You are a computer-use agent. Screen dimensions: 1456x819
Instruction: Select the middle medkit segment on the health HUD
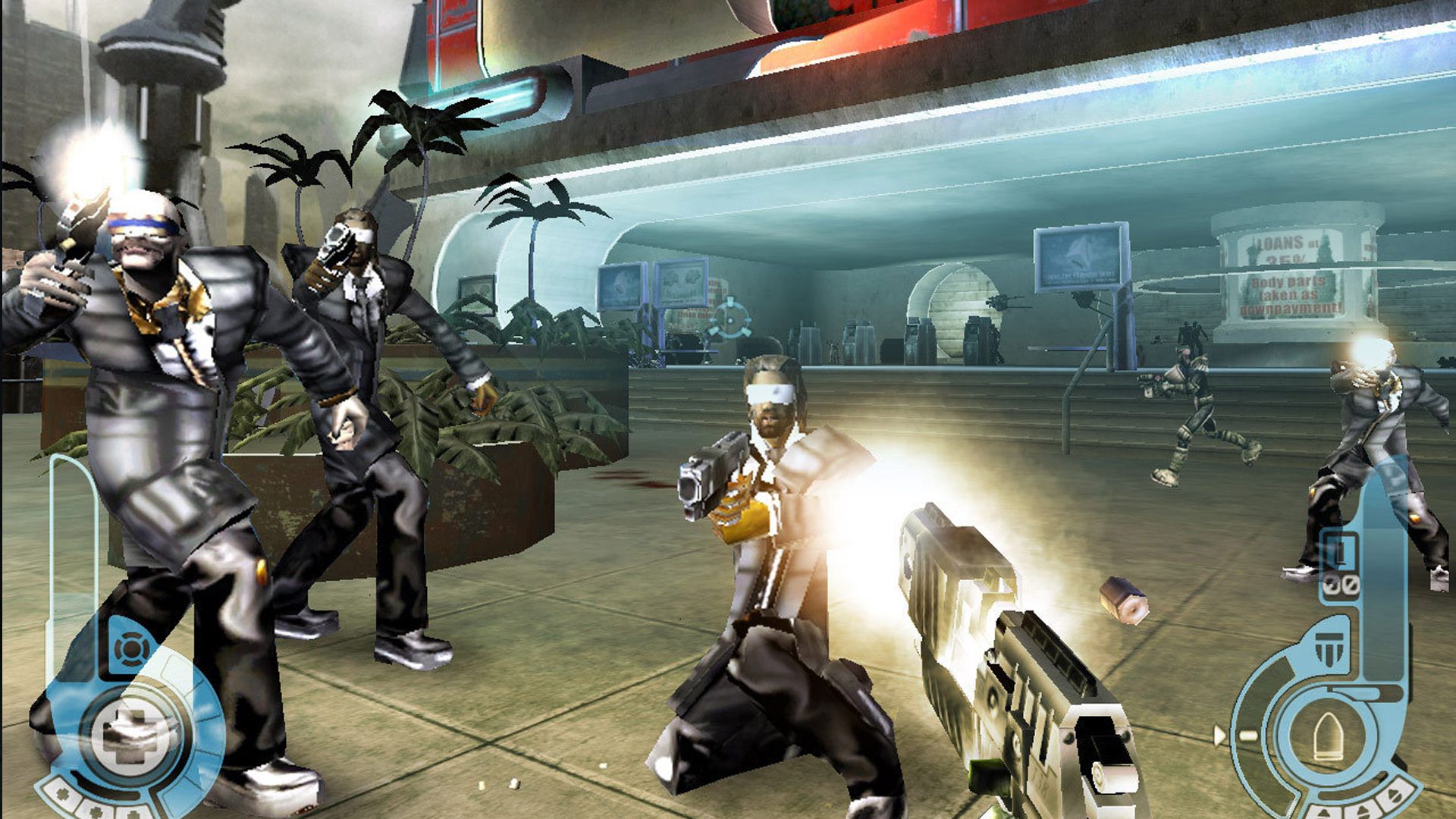tap(95, 811)
